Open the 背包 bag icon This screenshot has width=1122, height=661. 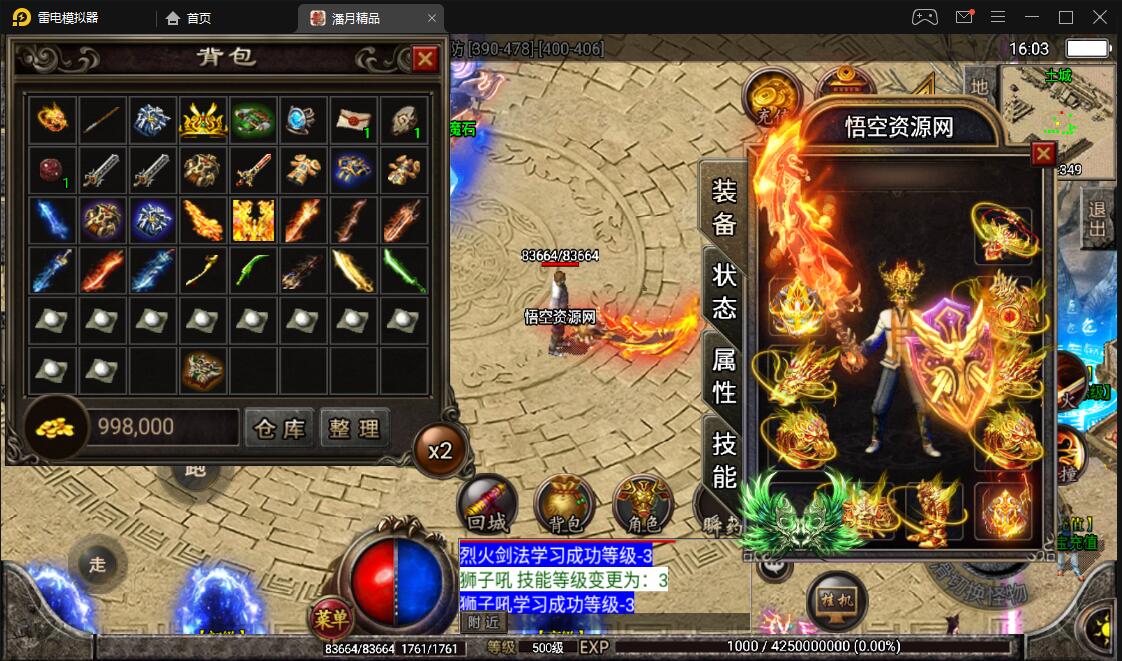click(x=565, y=503)
